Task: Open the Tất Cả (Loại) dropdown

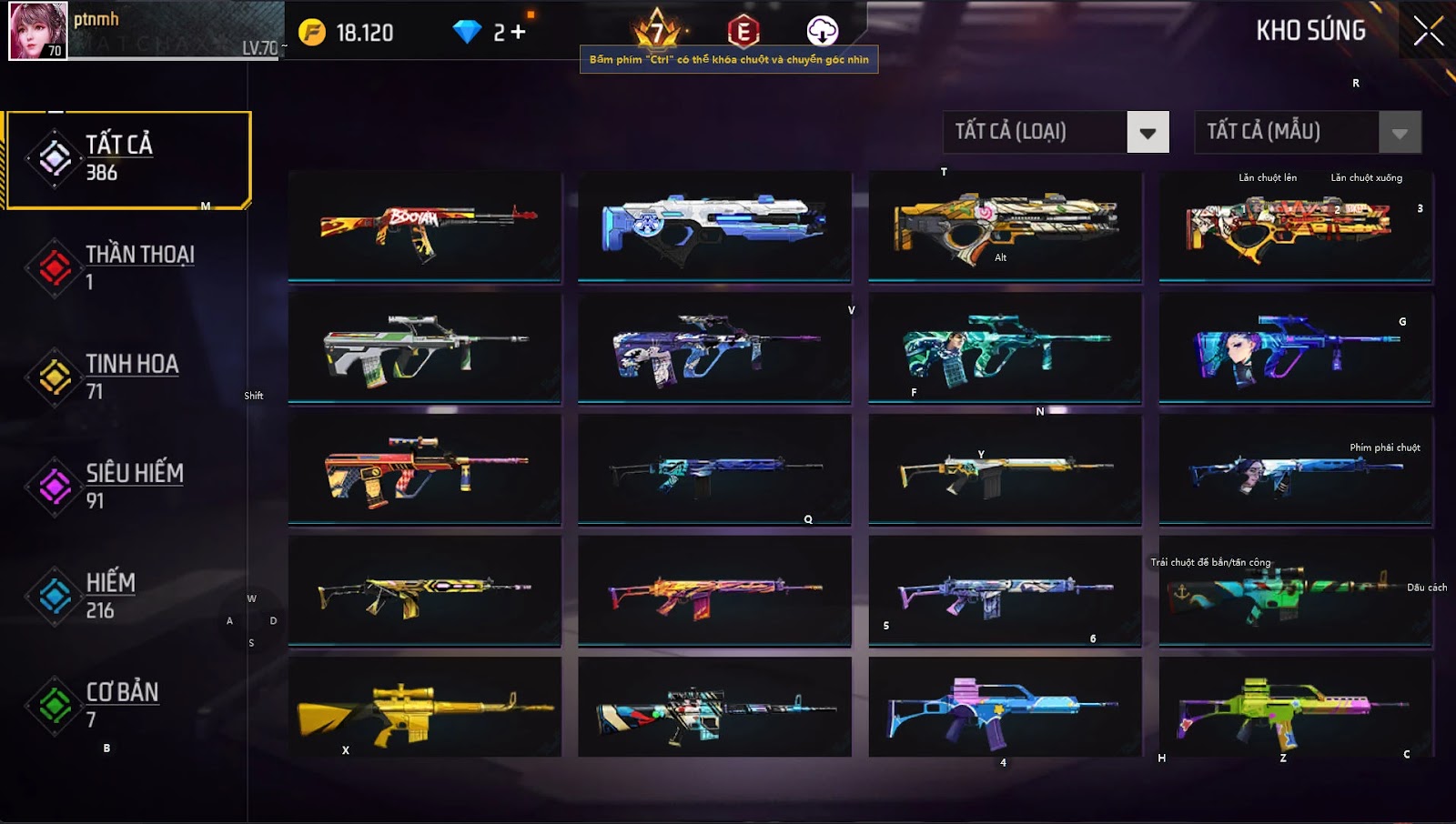Action: point(1148,133)
